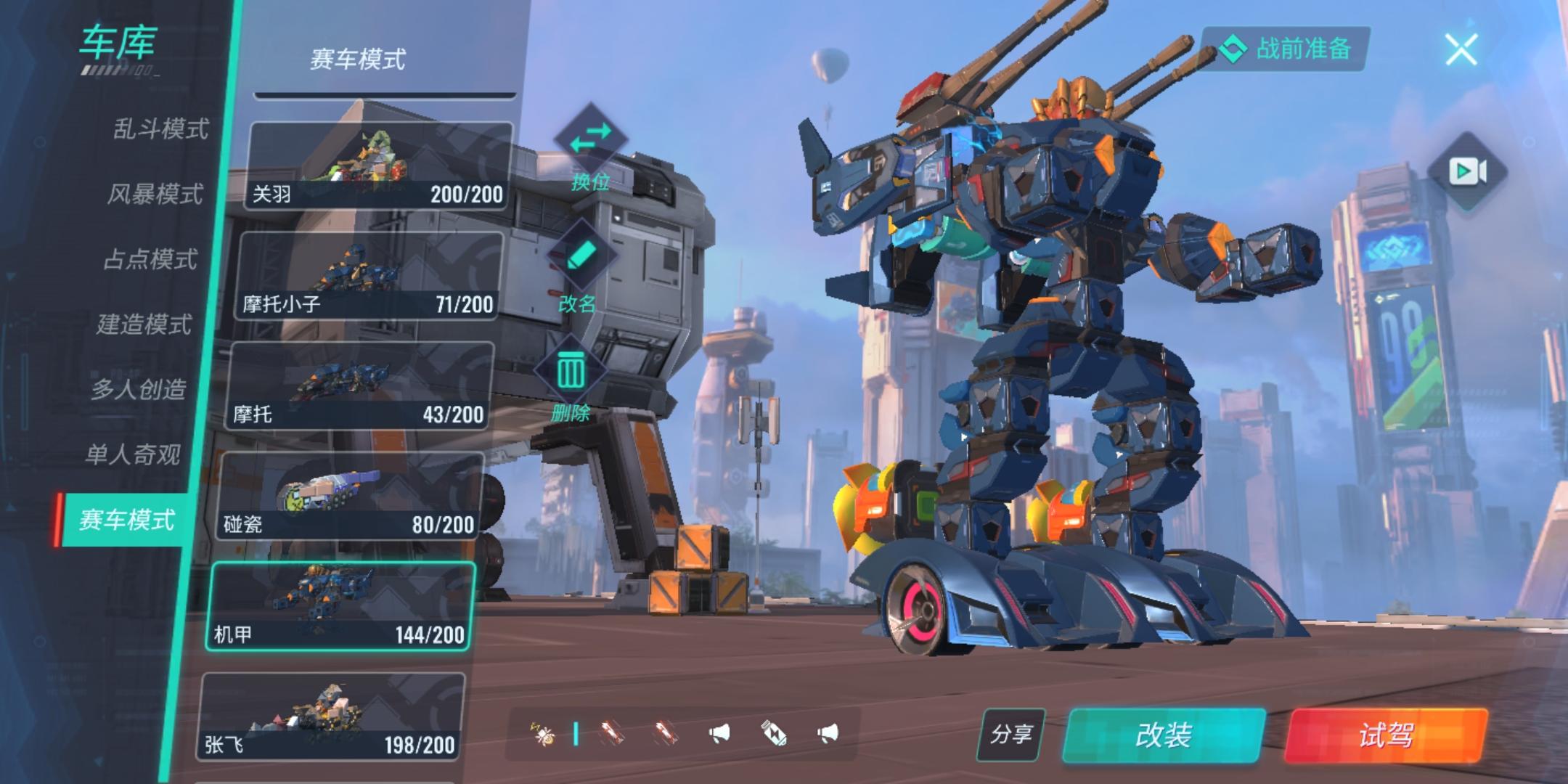Select the 碰瓷 vehicle card
1568x784 pixels.
350,497
